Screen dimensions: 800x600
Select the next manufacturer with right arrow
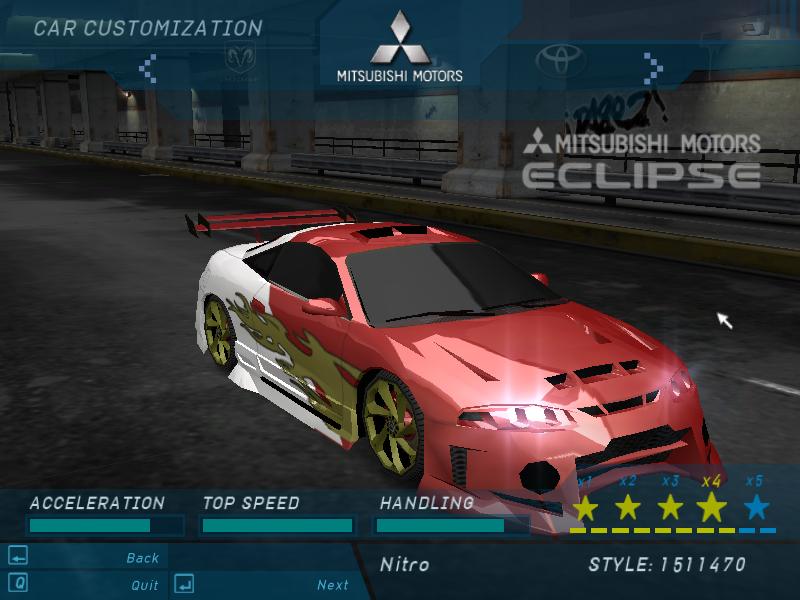[x=653, y=67]
